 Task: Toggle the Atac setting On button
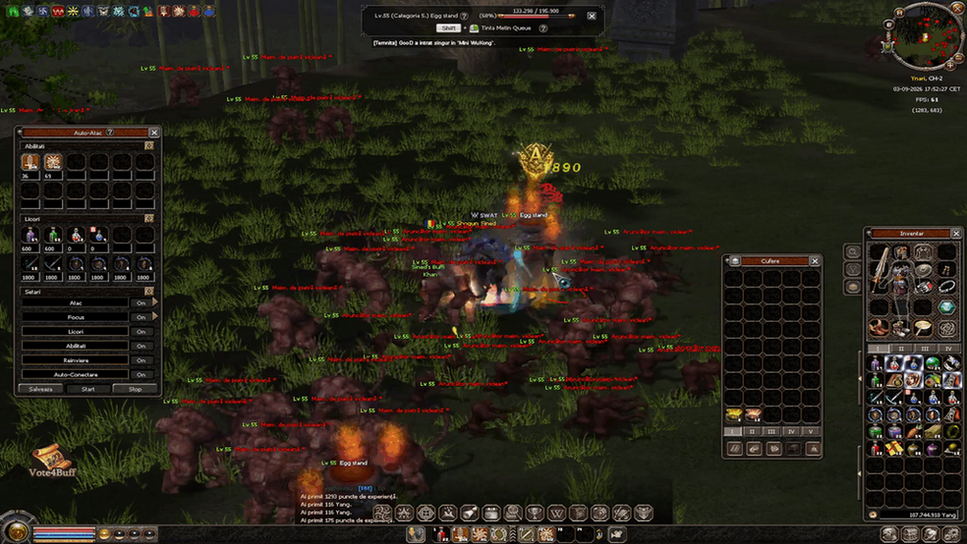point(142,303)
